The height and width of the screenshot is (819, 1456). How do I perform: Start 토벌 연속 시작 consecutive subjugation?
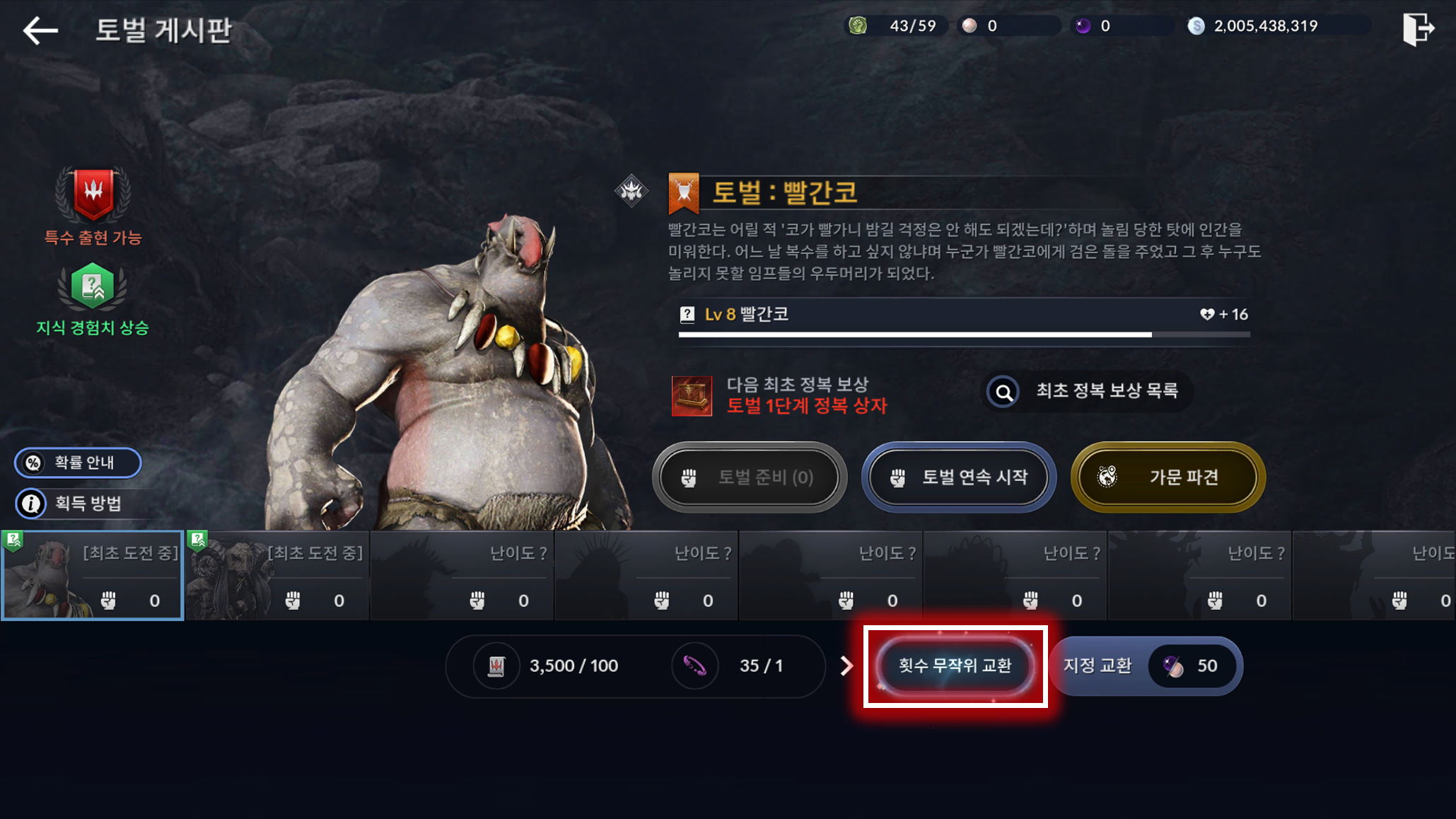tap(959, 477)
